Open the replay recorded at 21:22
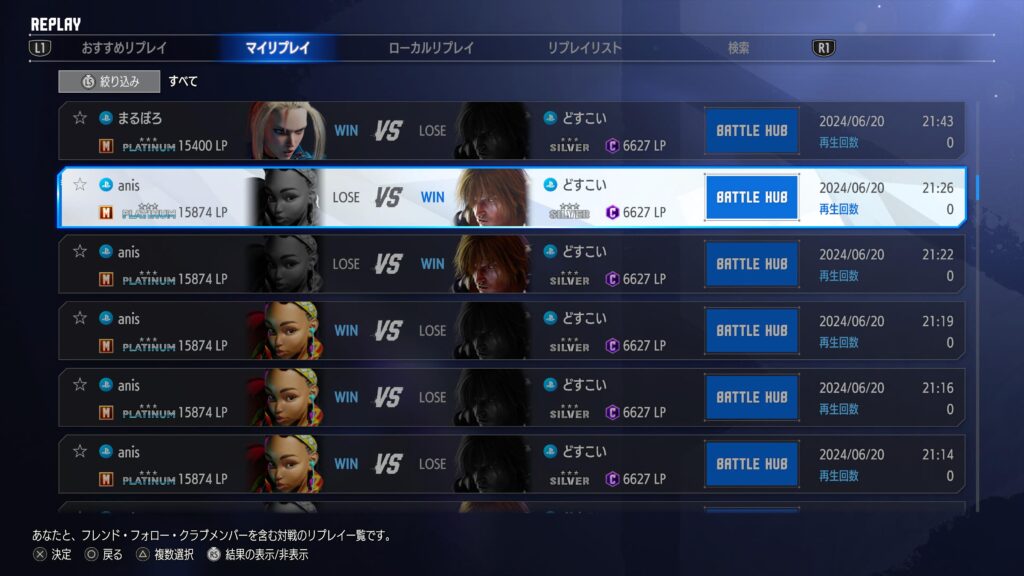This screenshot has height=576, width=1024. [512, 264]
